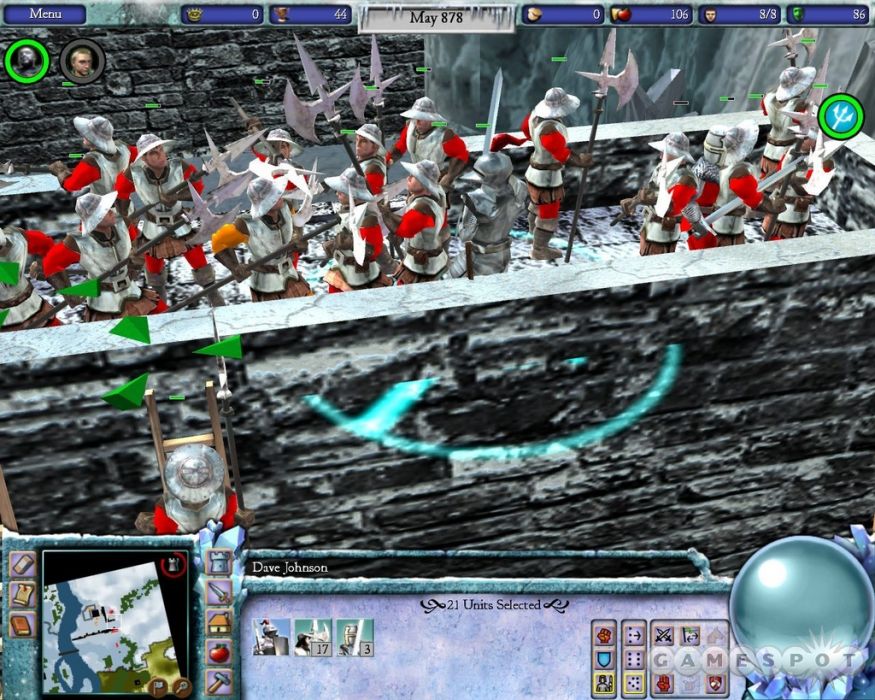Open the game Menu

(x=43, y=14)
